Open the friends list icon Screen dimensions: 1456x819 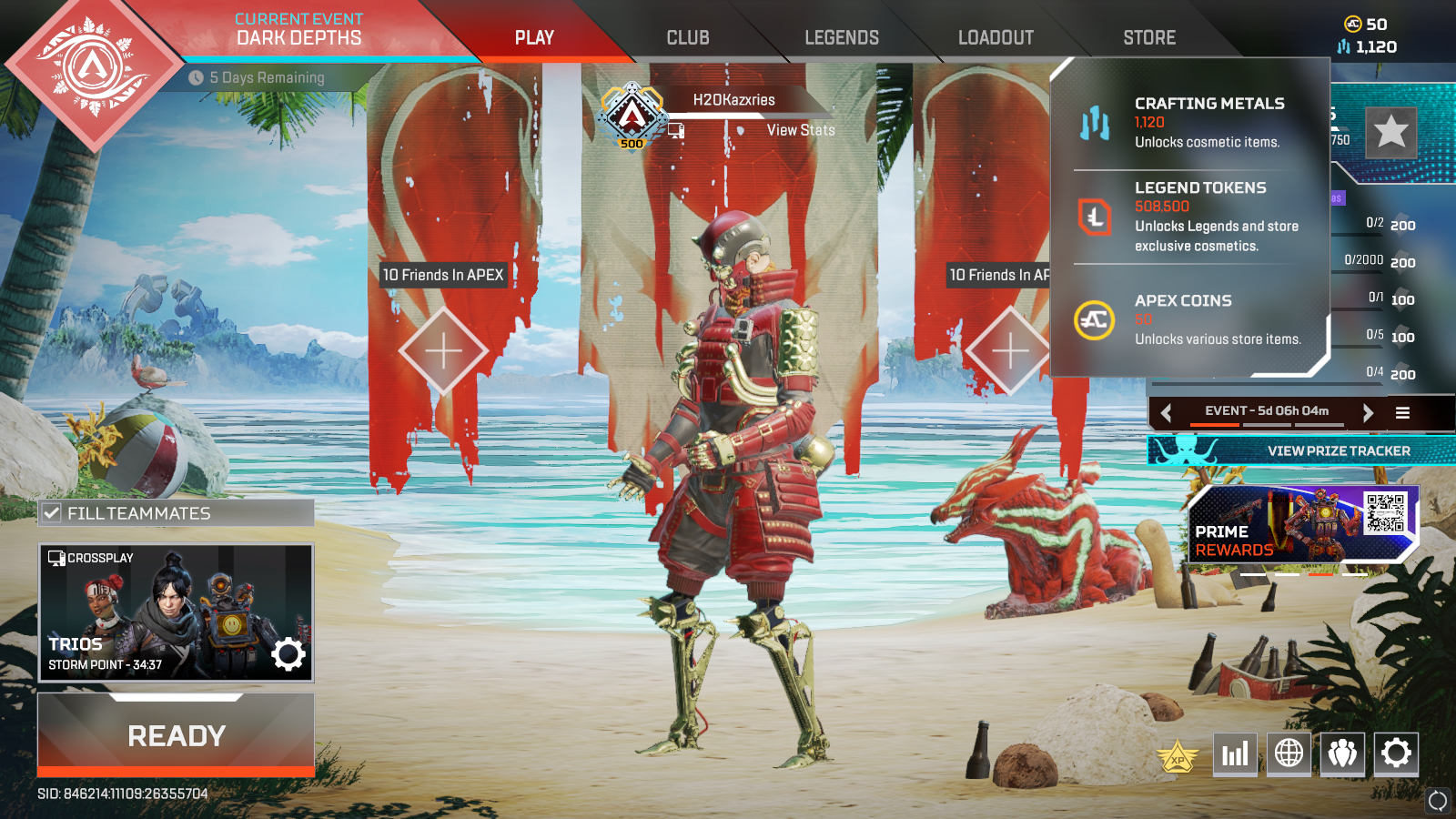tap(1342, 753)
